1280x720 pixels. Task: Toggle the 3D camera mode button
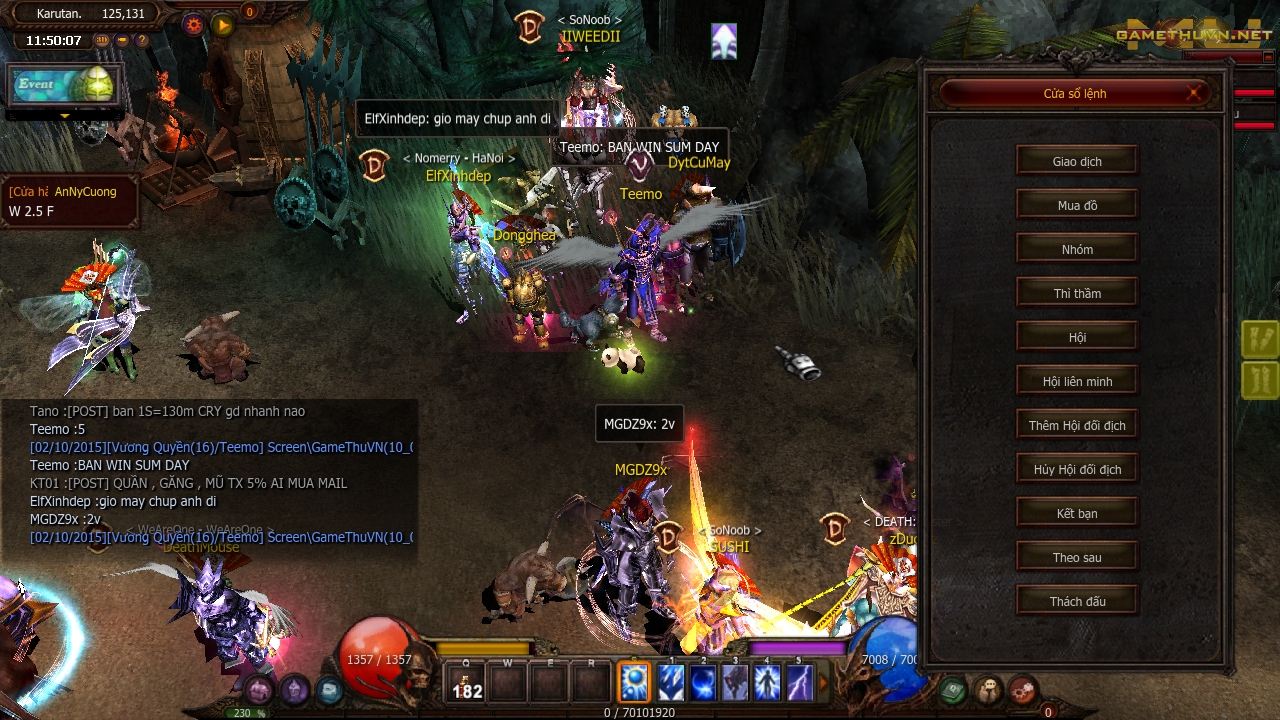(102, 40)
